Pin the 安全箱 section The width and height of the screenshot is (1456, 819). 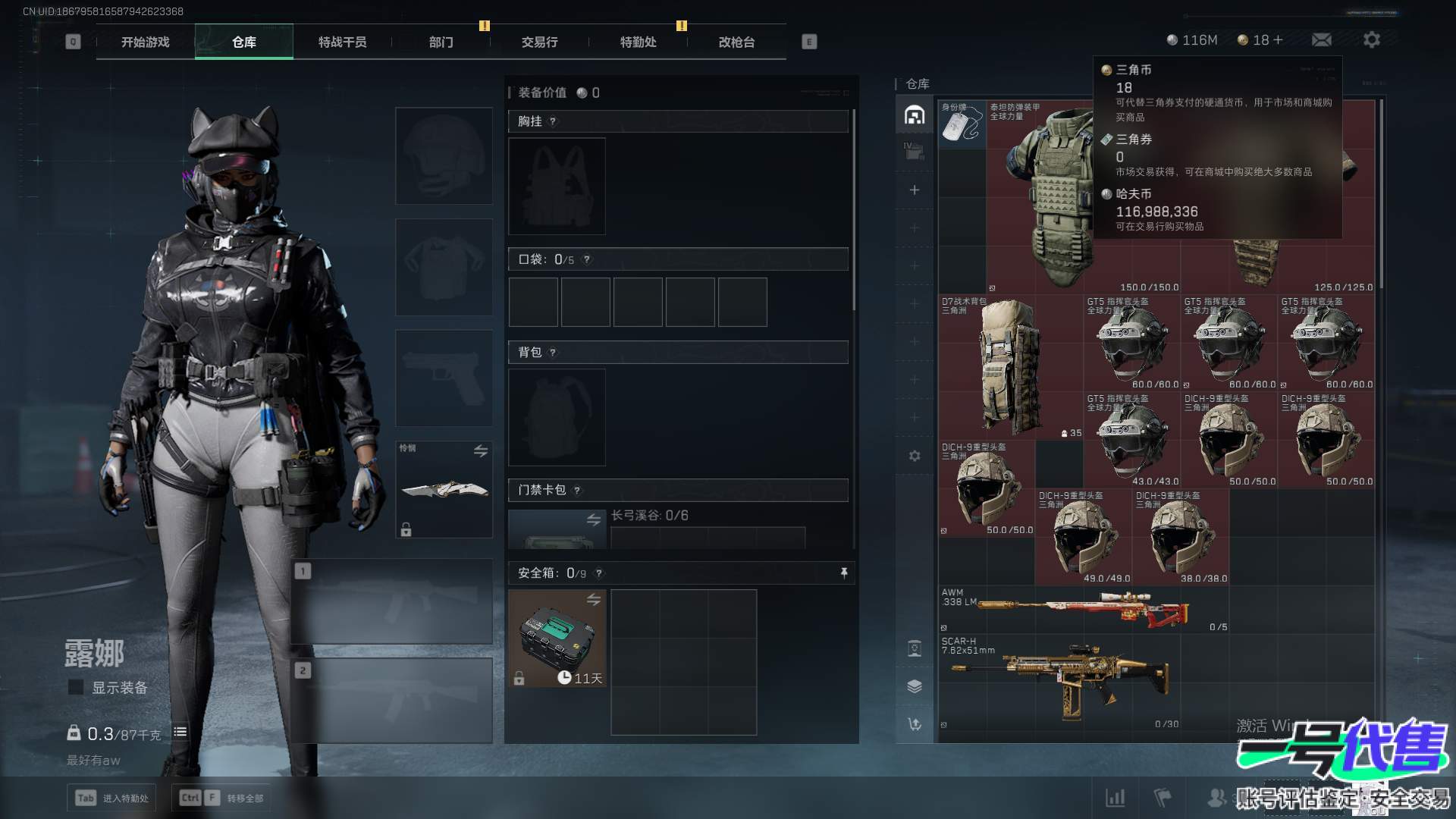coord(844,573)
